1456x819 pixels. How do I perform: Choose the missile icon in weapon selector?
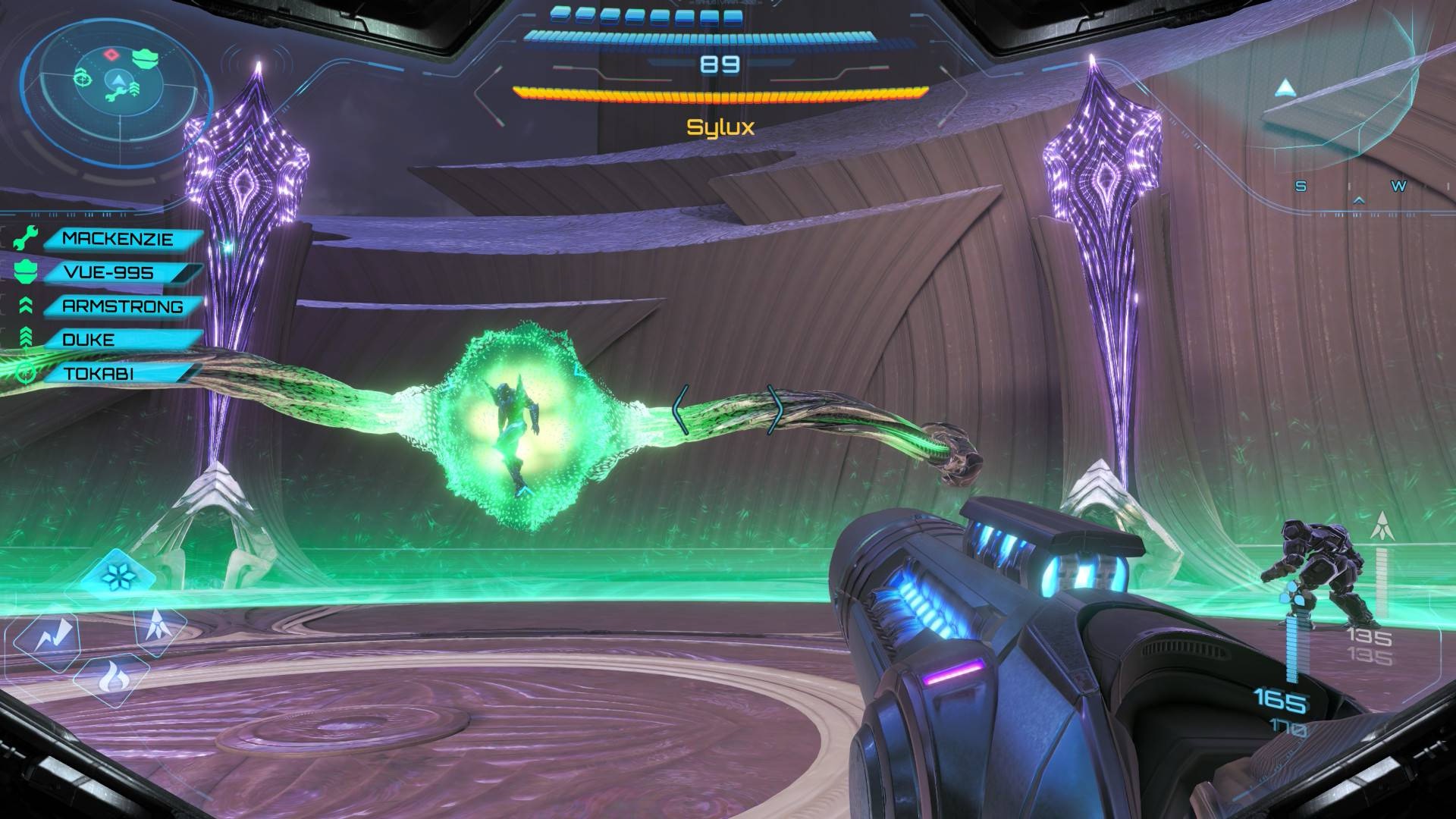tap(161, 625)
